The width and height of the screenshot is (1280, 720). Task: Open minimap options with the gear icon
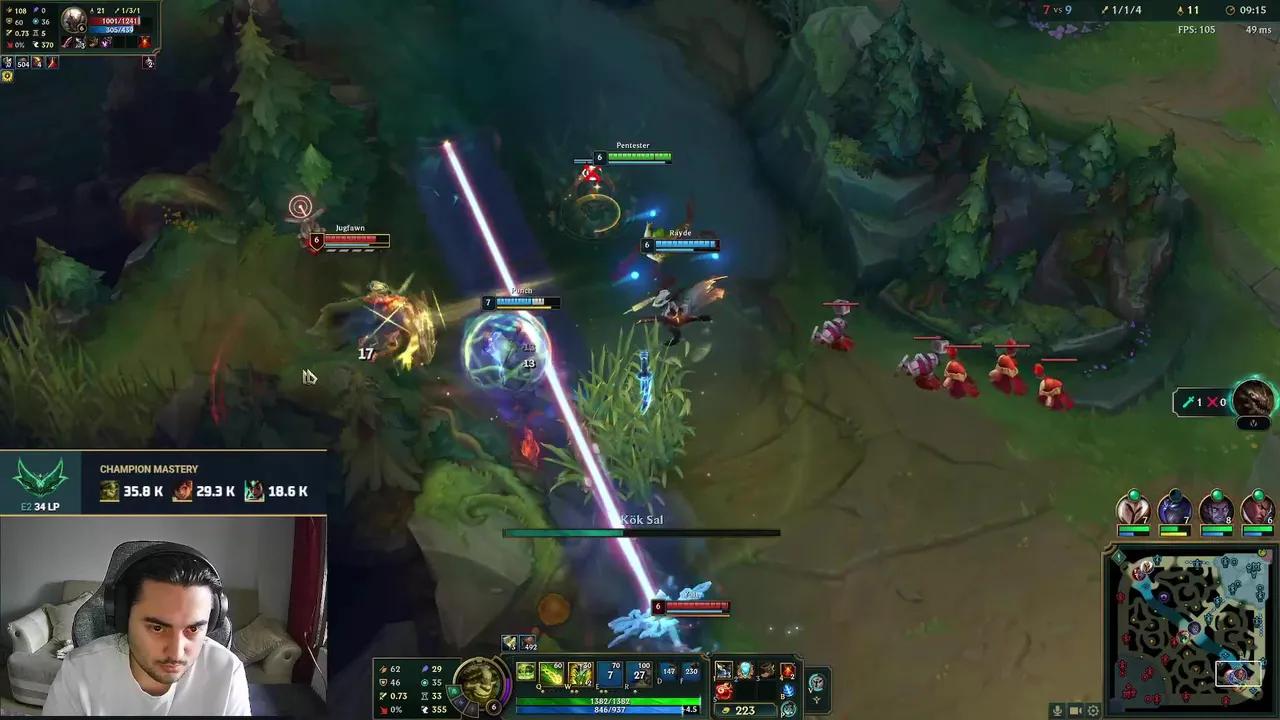1092,710
